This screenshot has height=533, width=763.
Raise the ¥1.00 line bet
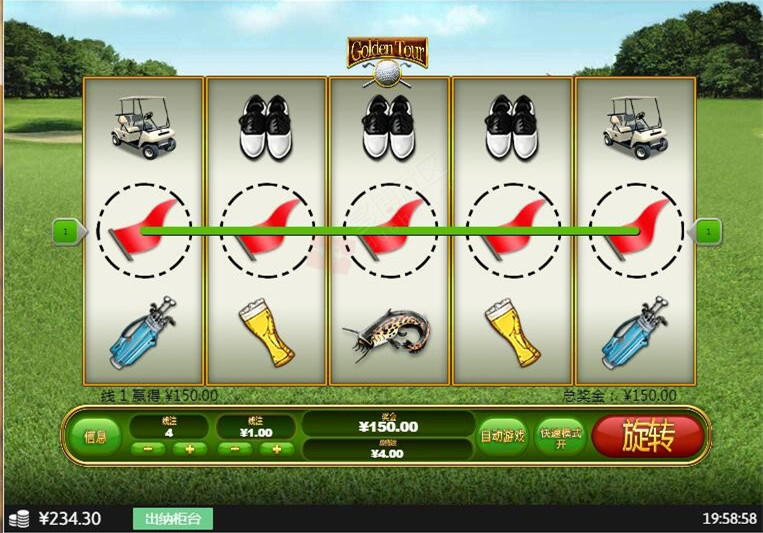point(276,449)
